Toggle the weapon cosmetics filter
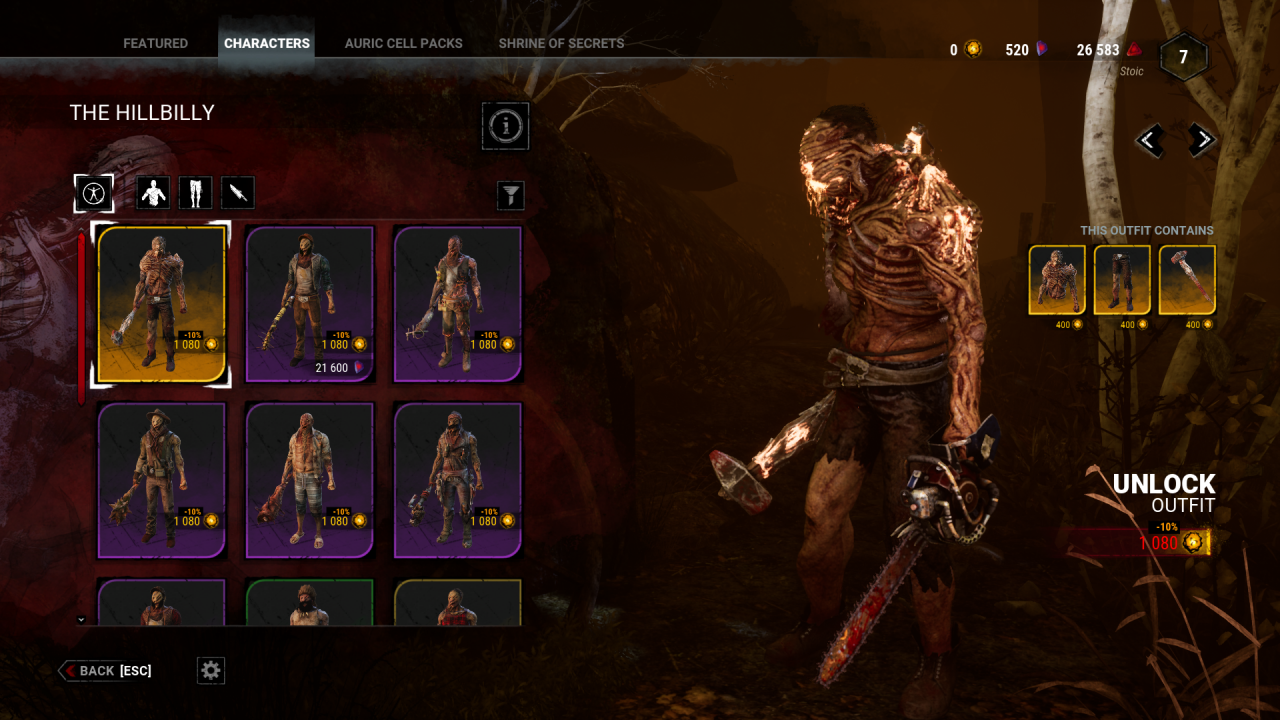The image size is (1280, 720). (237, 192)
